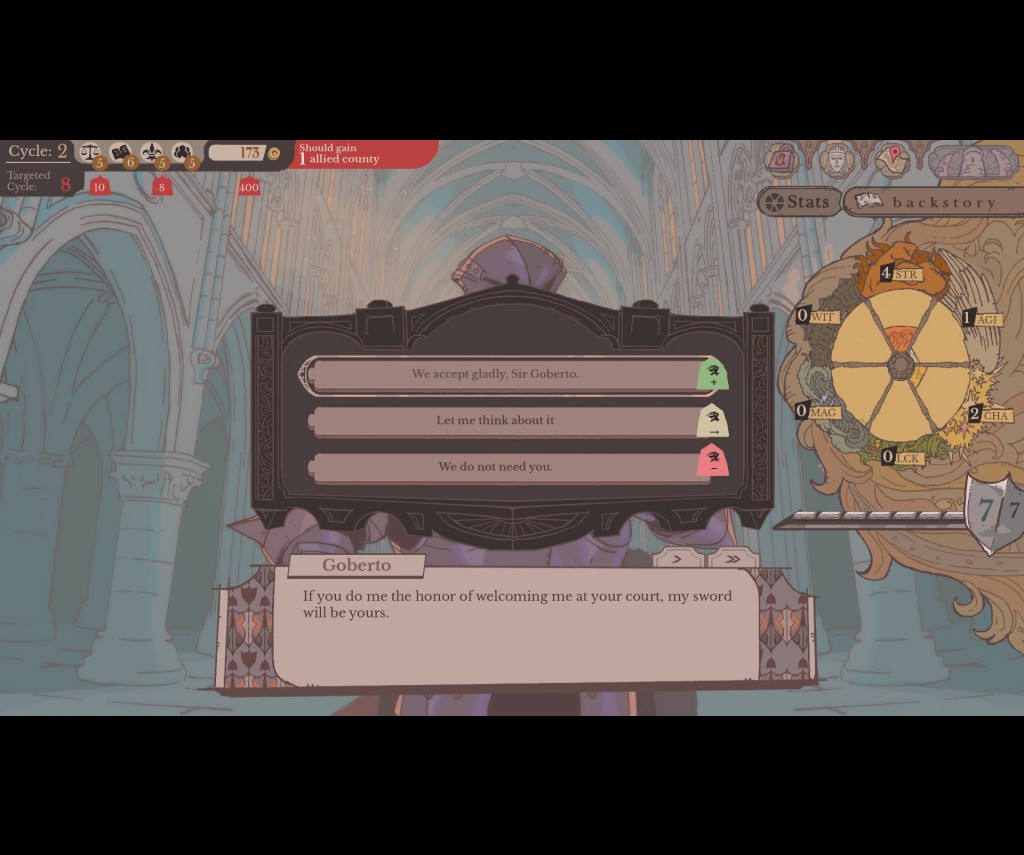Viewport: 1024px width, 855px height.
Task: Open the Stats tab
Action: click(x=798, y=202)
